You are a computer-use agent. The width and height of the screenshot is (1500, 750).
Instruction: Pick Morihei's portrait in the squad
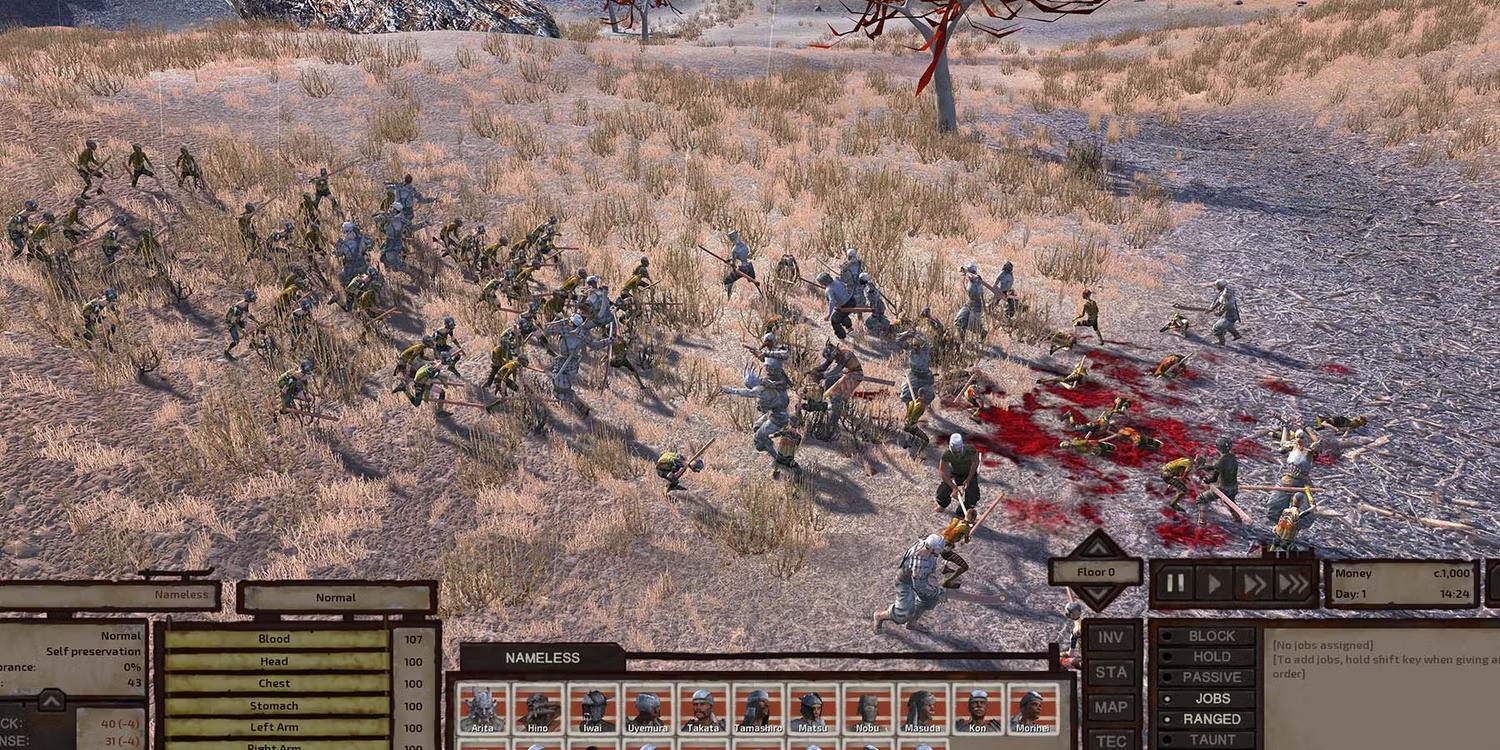tap(1032, 709)
